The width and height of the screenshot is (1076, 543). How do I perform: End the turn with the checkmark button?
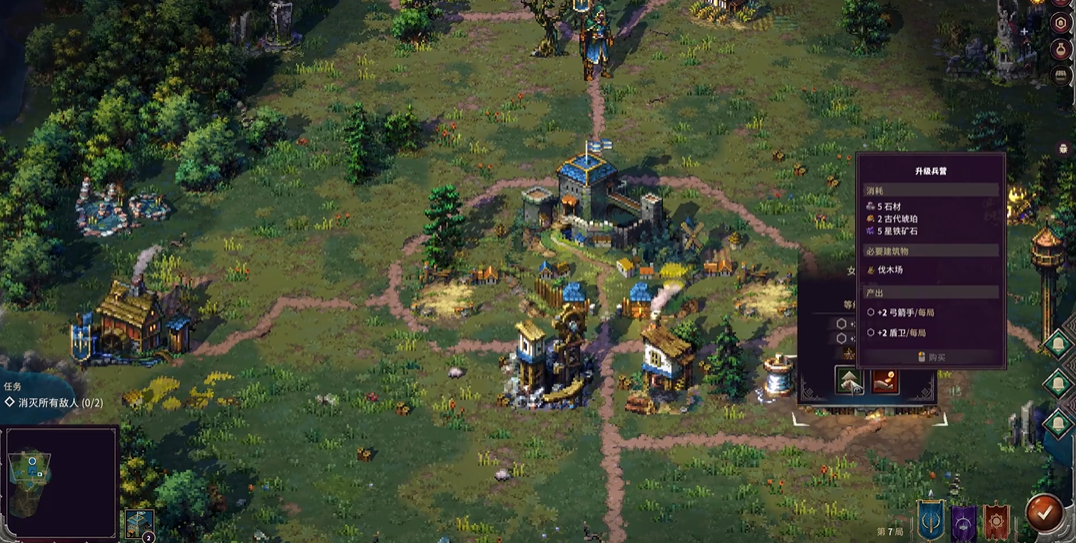[1044, 512]
